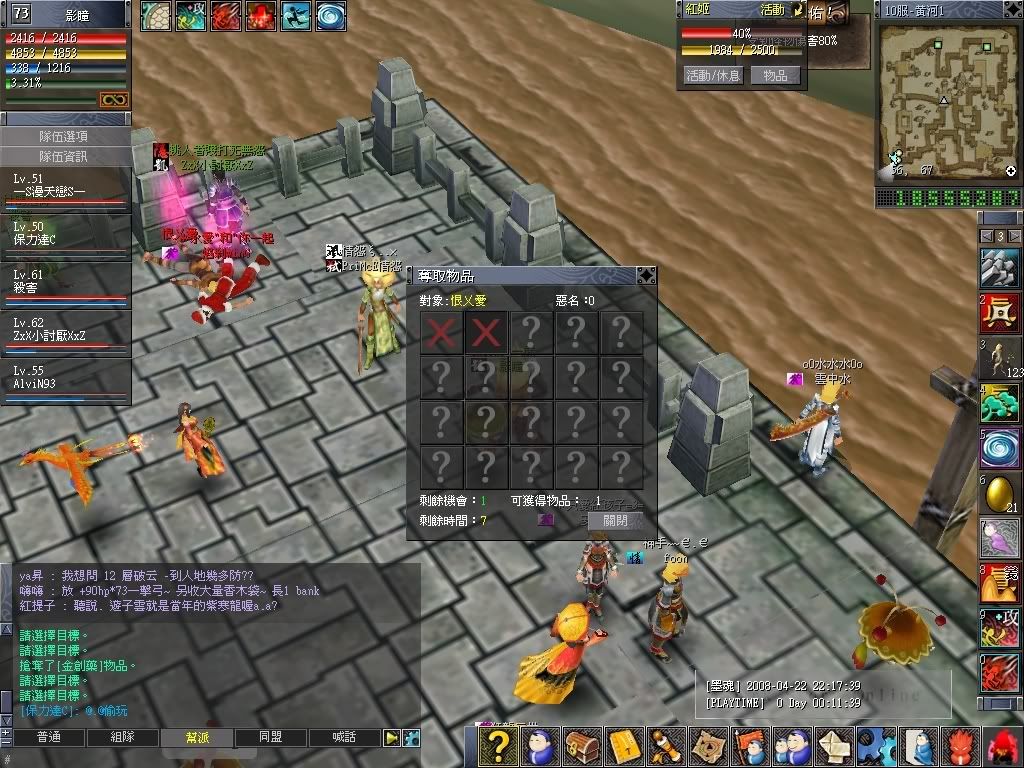Activate the blue swirl skill on the side hotbar
This screenshot has height=768, width=1024.
click(1000, 446)
